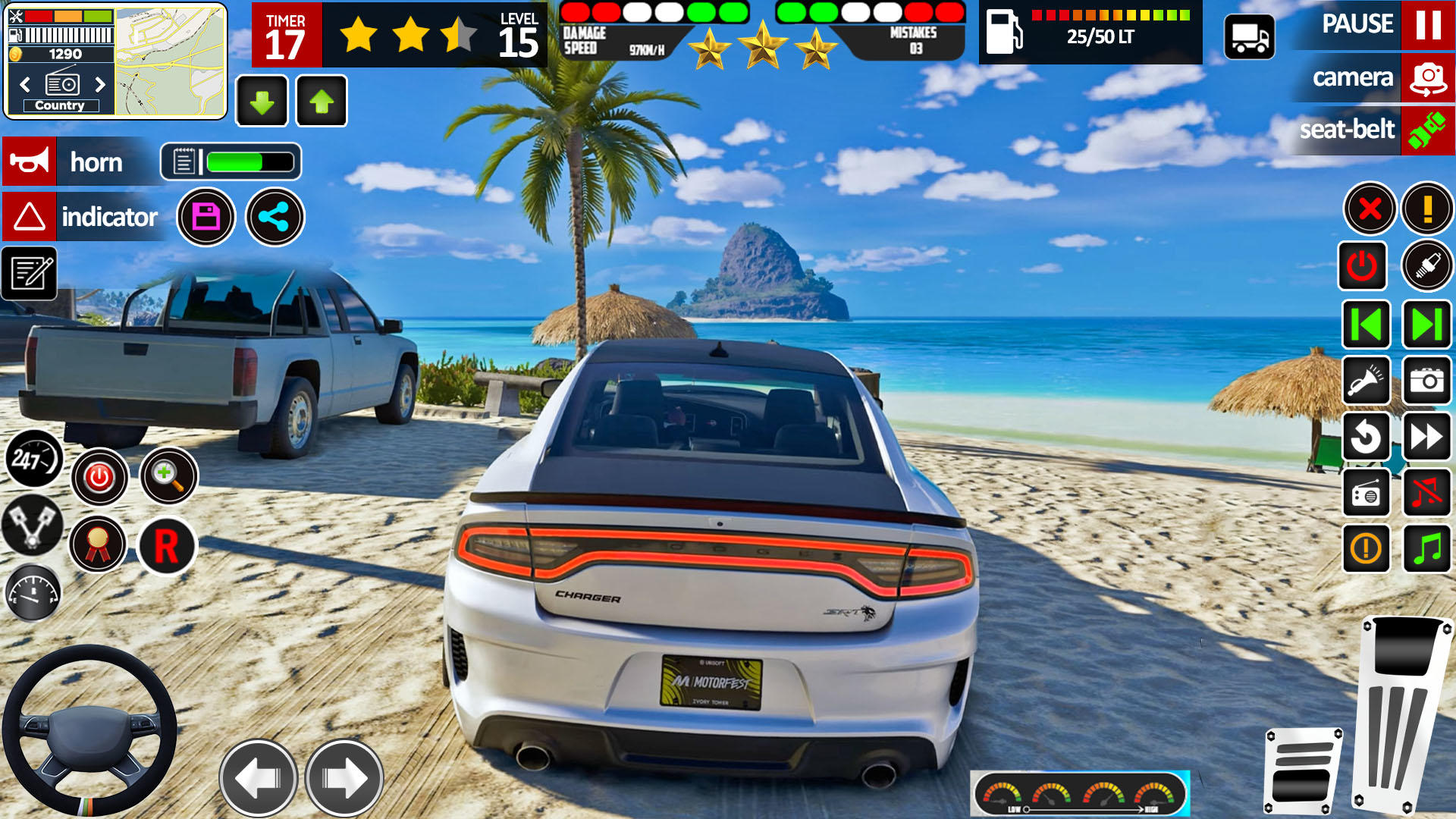Skip to the next track
Screen dimensions: 1456x819
(1426, 325)
